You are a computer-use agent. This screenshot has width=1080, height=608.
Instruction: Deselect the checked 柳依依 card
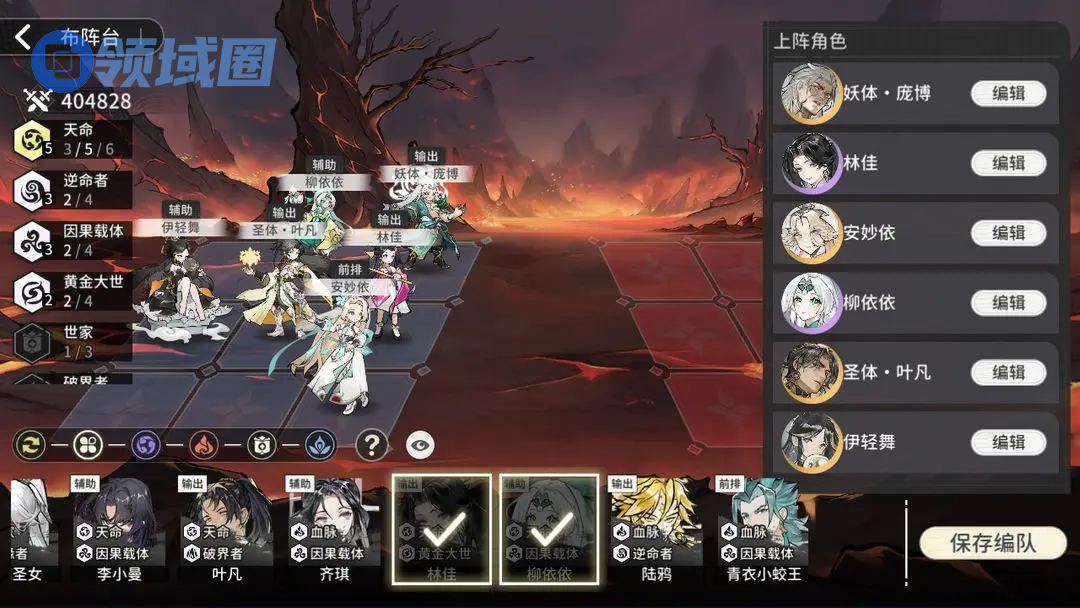[548, 529]
